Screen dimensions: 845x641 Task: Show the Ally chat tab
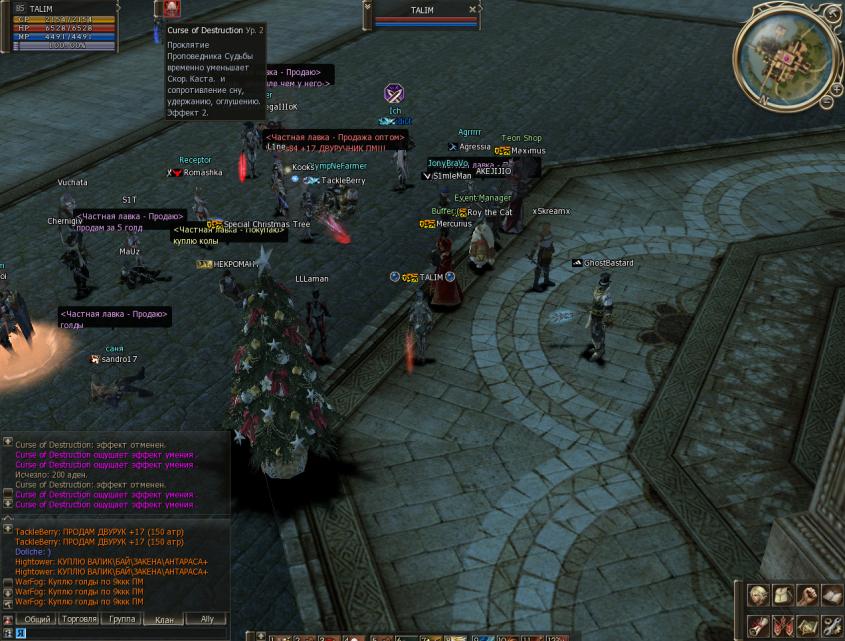tap(207, 619)
